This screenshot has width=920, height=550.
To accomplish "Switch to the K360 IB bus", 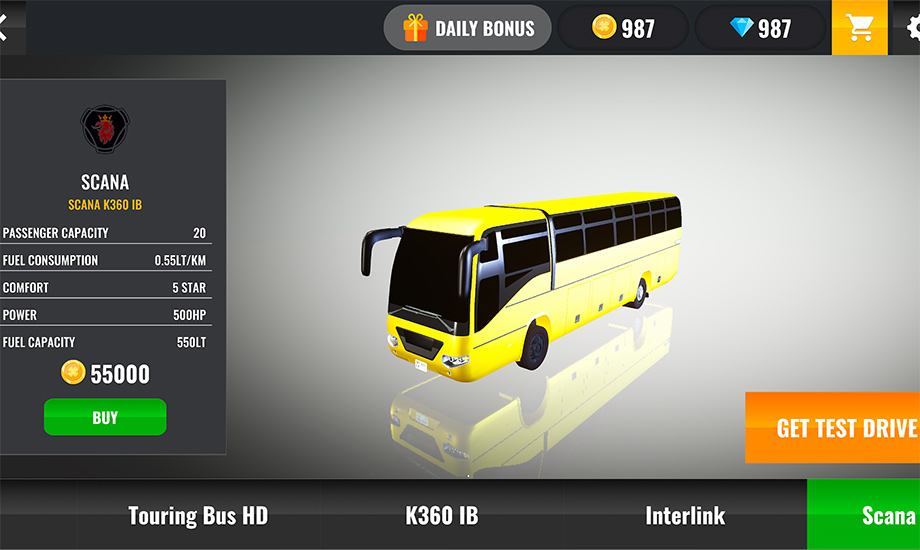I will (441, 516).
